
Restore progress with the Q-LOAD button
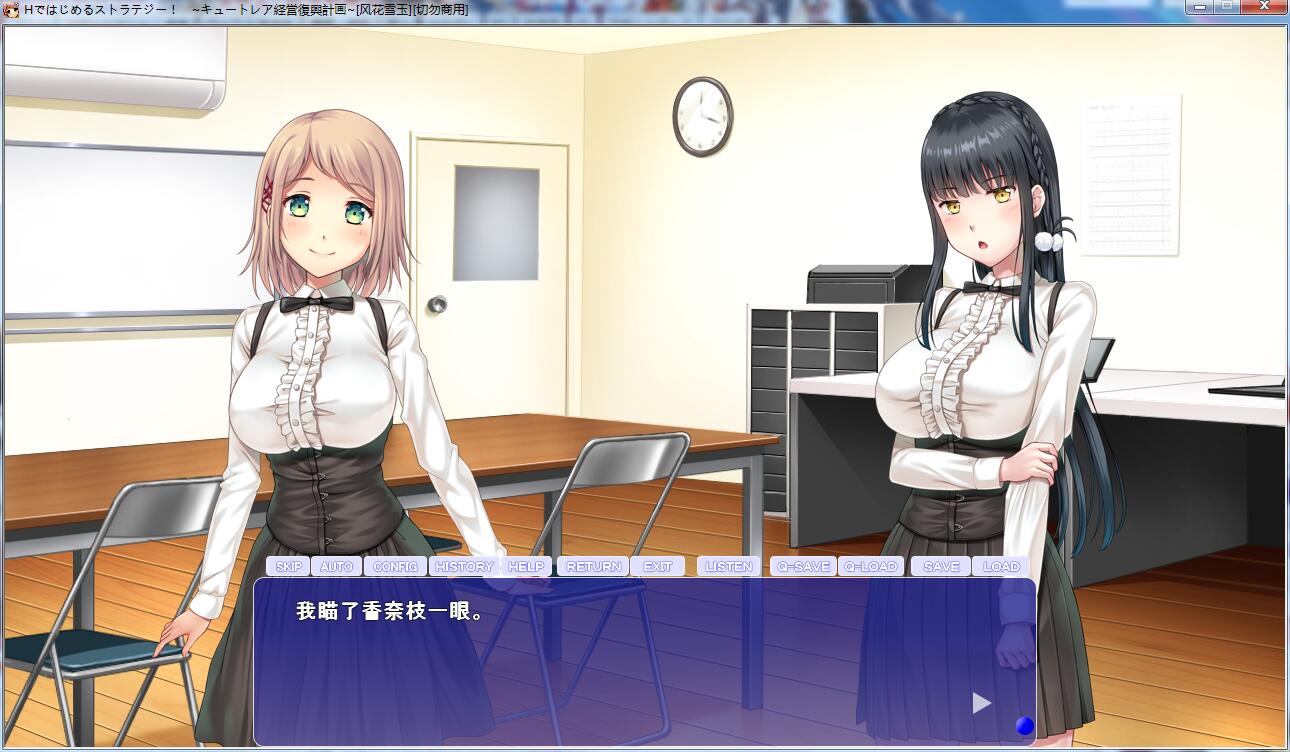point(872,566)
